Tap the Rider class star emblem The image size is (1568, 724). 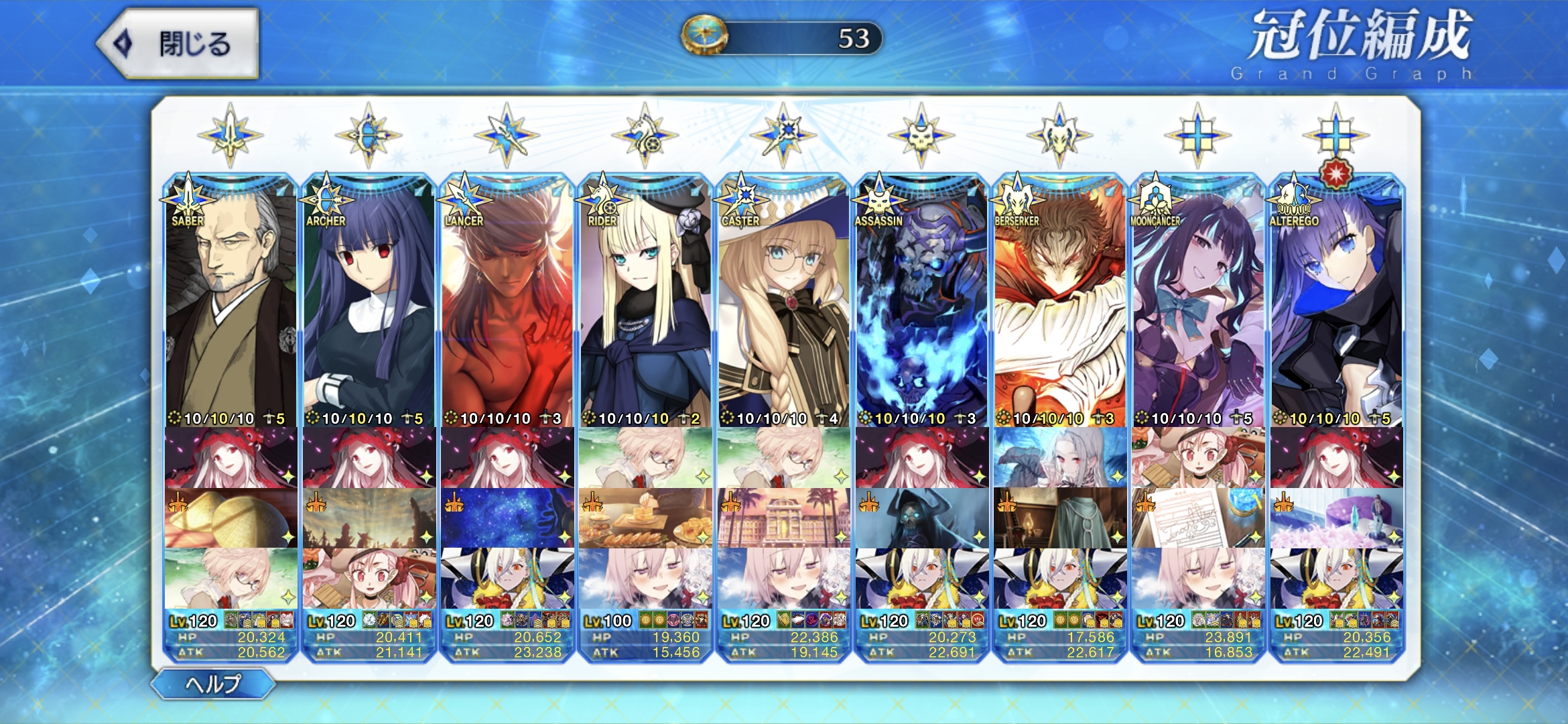(x=645, y=135)
